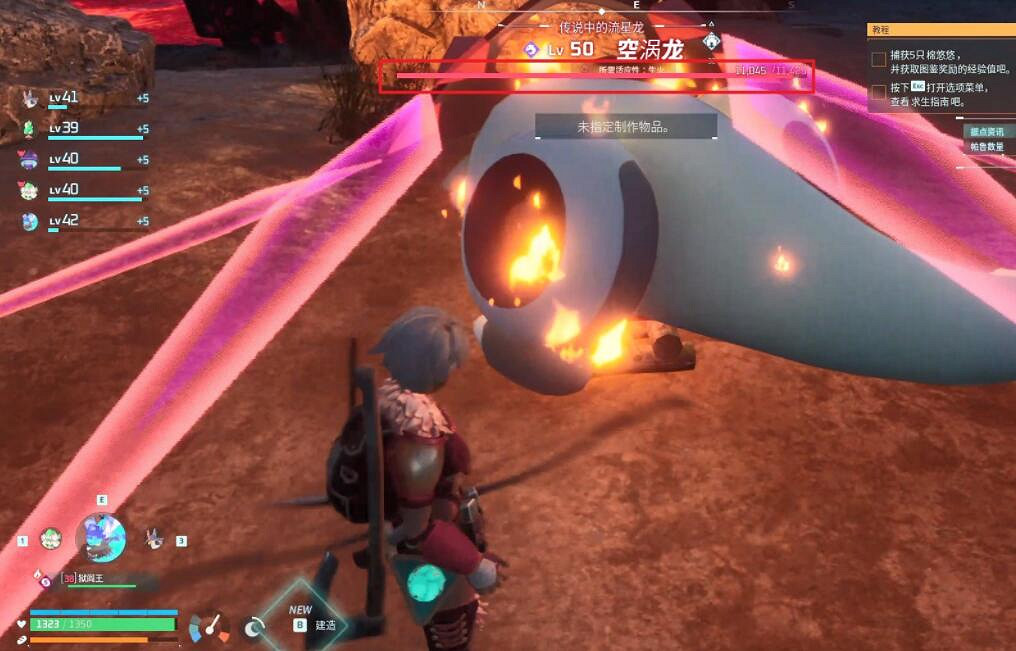Choose the grey eared pal in the right swap slot
1016x651 pixels.
154,538
